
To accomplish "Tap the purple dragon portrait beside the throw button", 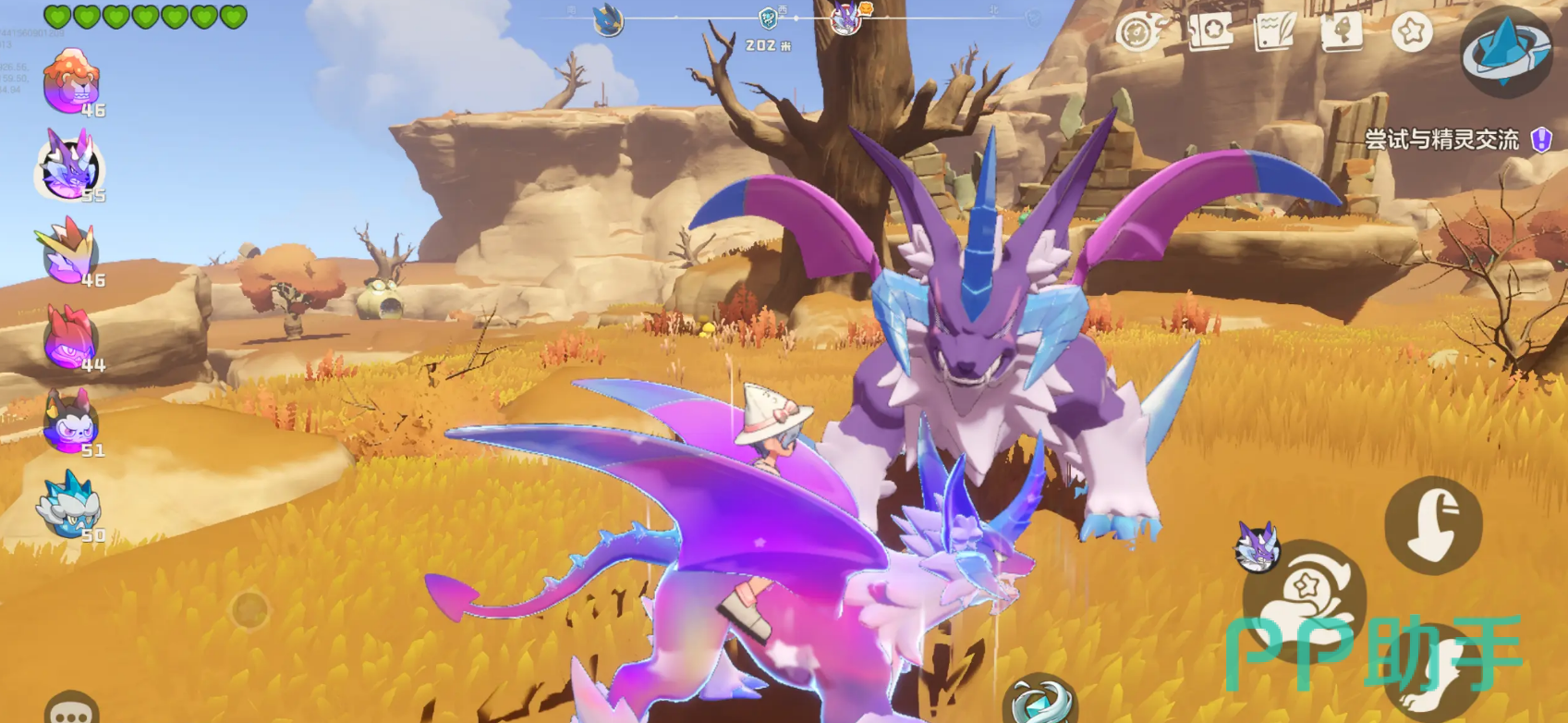I will [1258, 546].
